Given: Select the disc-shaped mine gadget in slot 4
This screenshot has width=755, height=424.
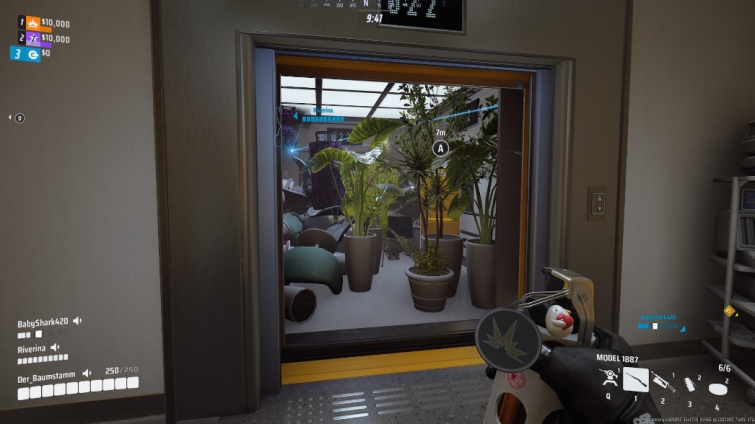Looking at the screenshot, I should pos(718,387).
